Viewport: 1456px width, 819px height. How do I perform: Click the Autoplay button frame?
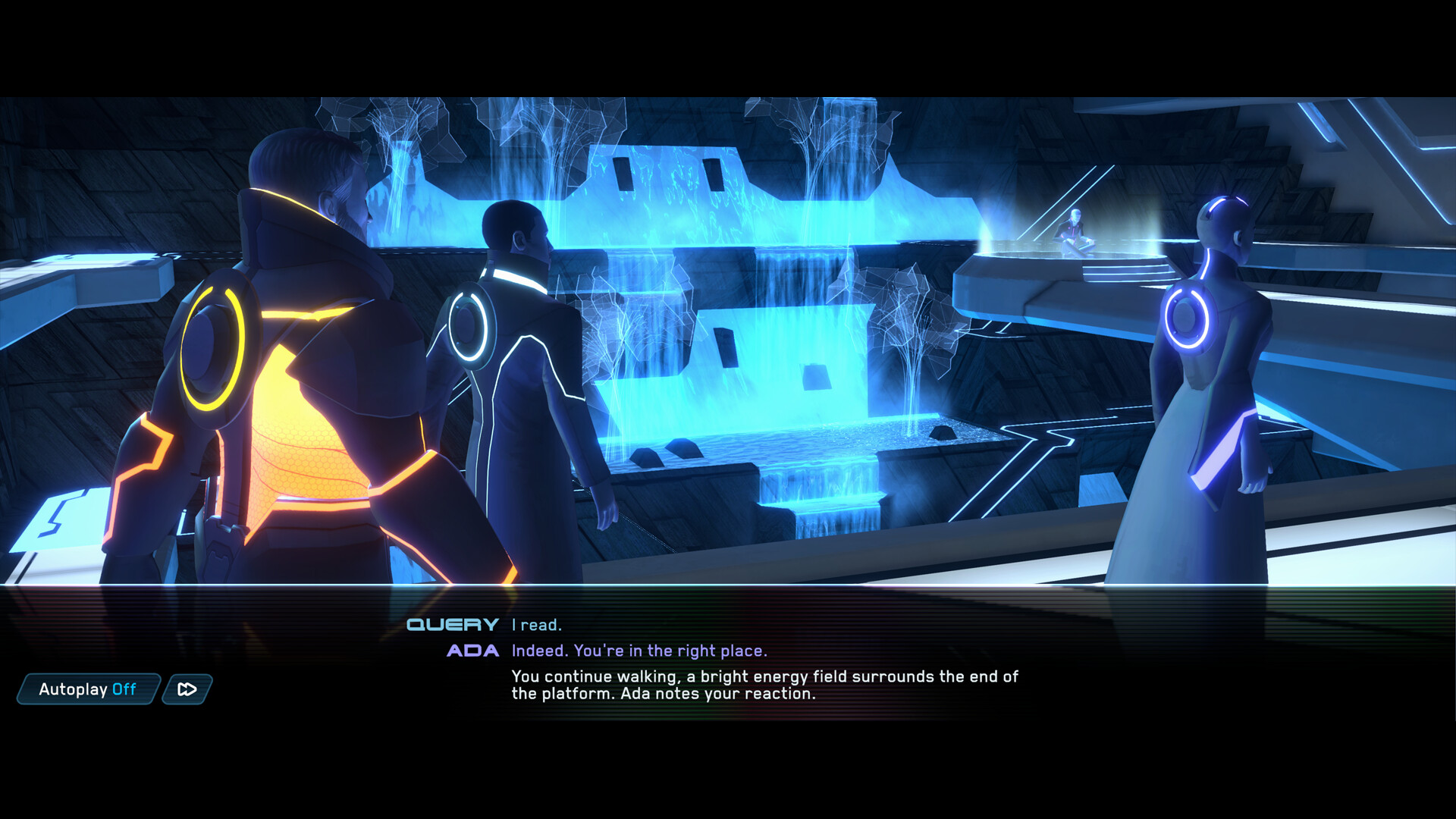(86, 689)
